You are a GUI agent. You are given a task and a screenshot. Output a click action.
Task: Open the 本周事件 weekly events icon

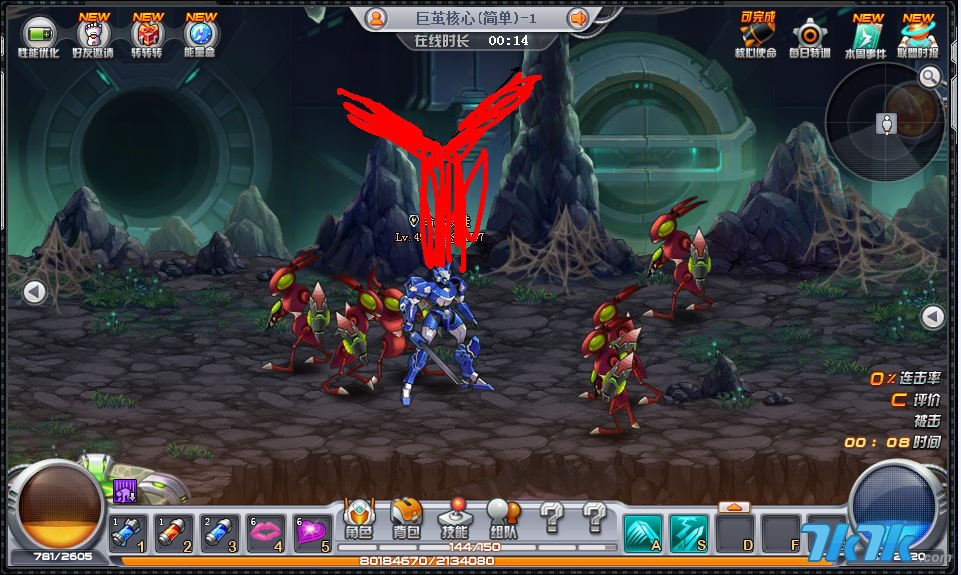point(865,35)
